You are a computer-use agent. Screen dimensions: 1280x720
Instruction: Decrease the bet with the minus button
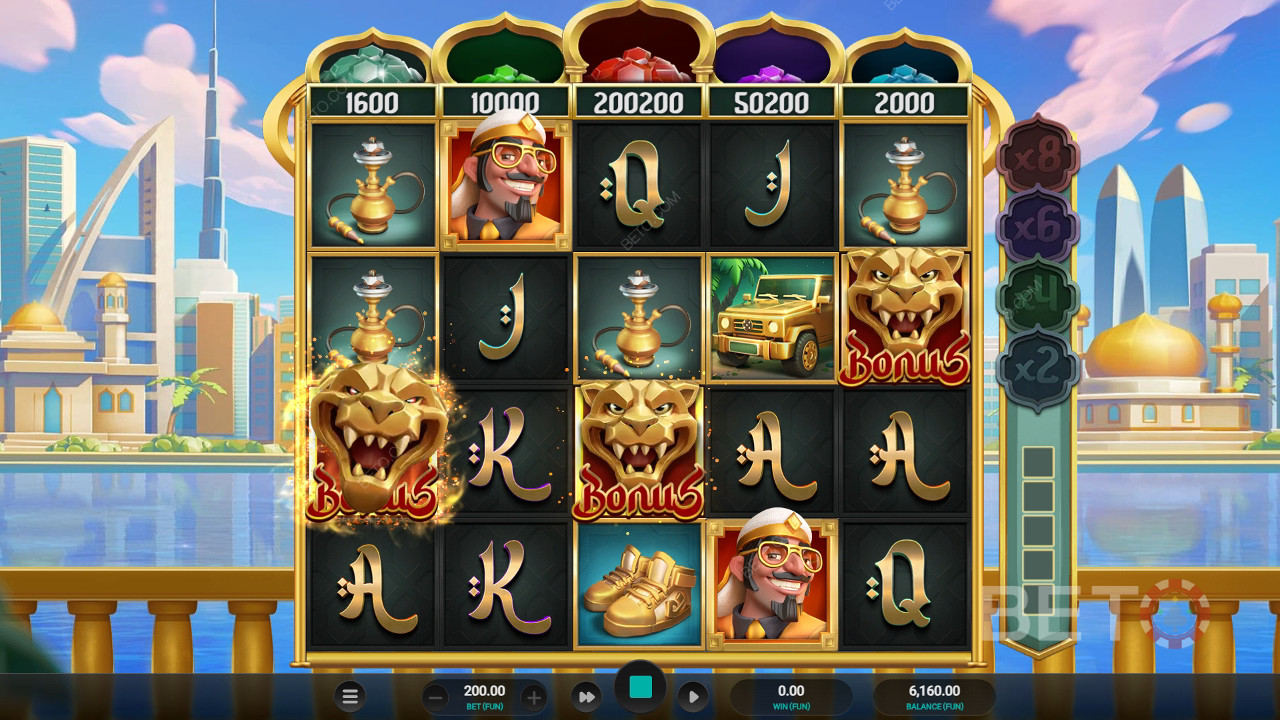tap(436, 697)
